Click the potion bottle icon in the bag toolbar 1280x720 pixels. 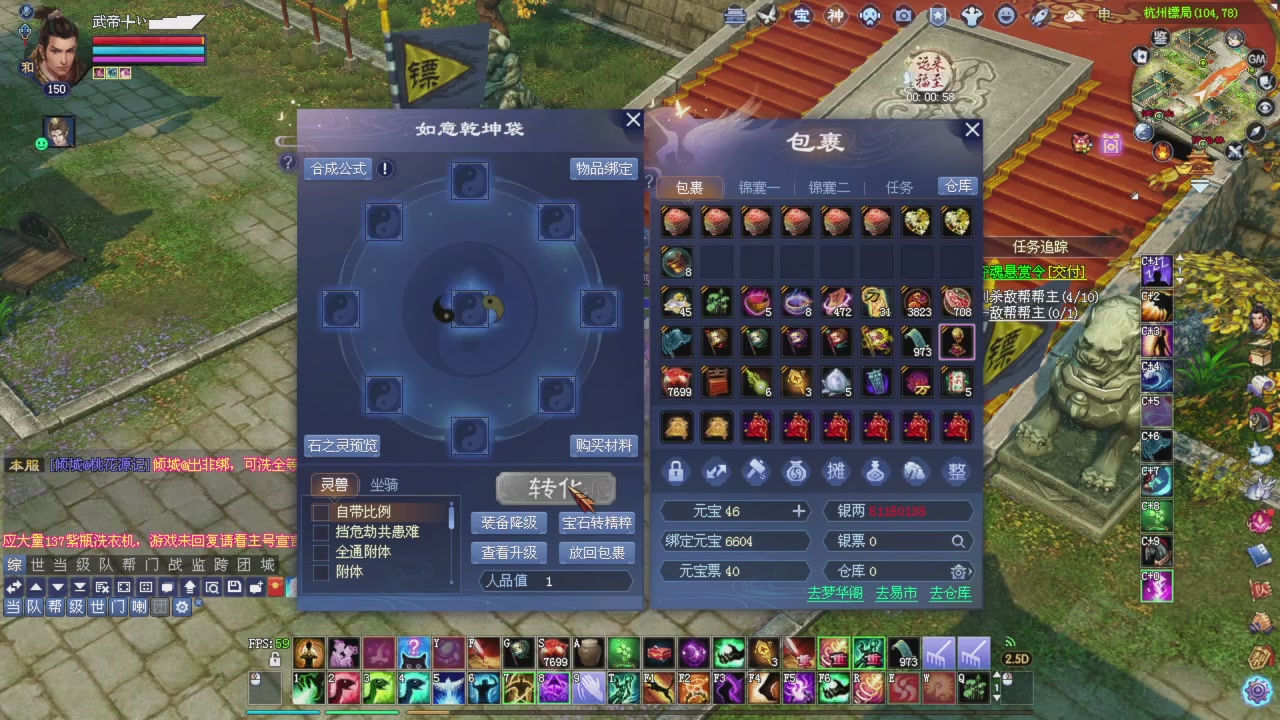(875, 472)
